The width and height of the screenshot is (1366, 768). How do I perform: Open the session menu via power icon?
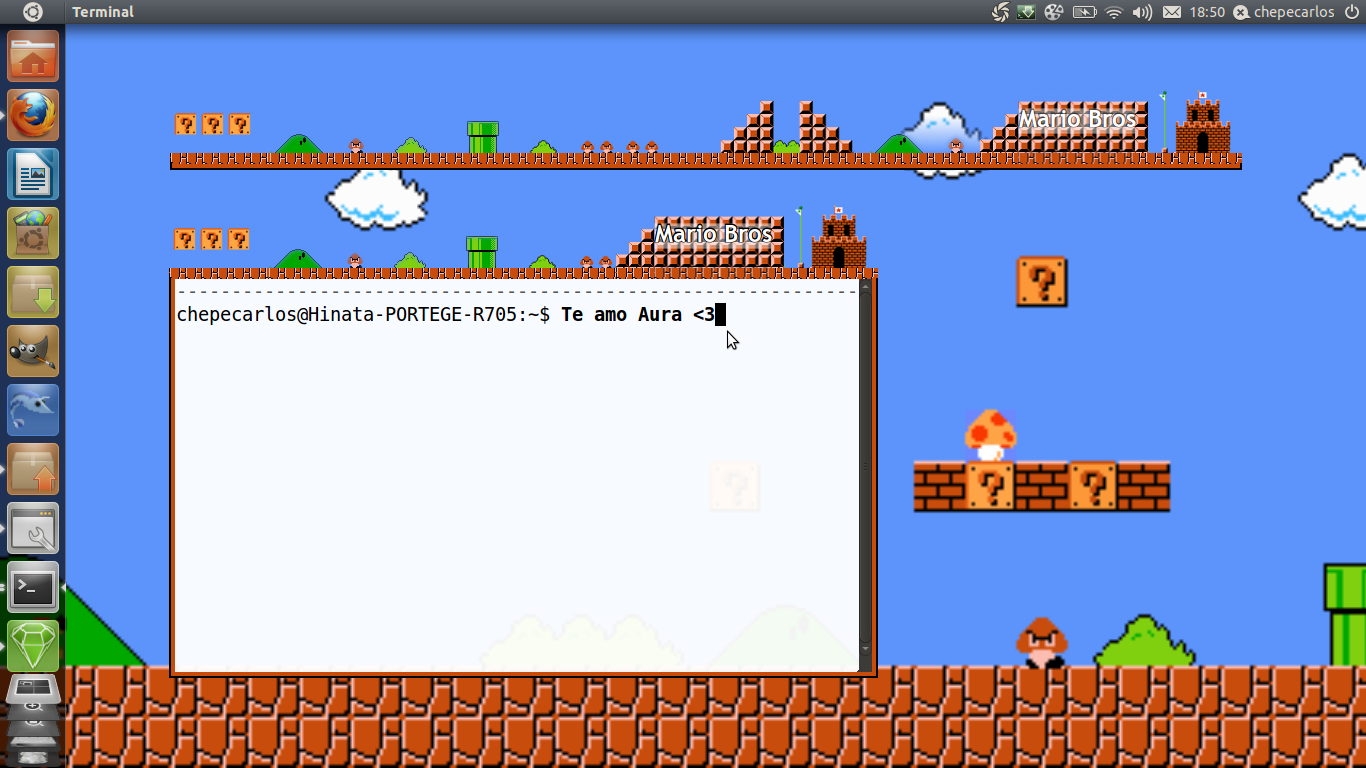click(1352, 12)
